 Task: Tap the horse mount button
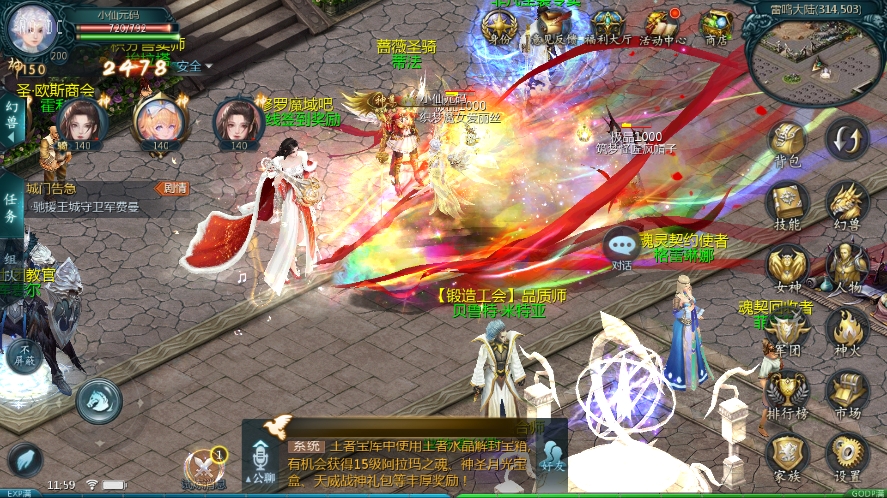[98, 401]
